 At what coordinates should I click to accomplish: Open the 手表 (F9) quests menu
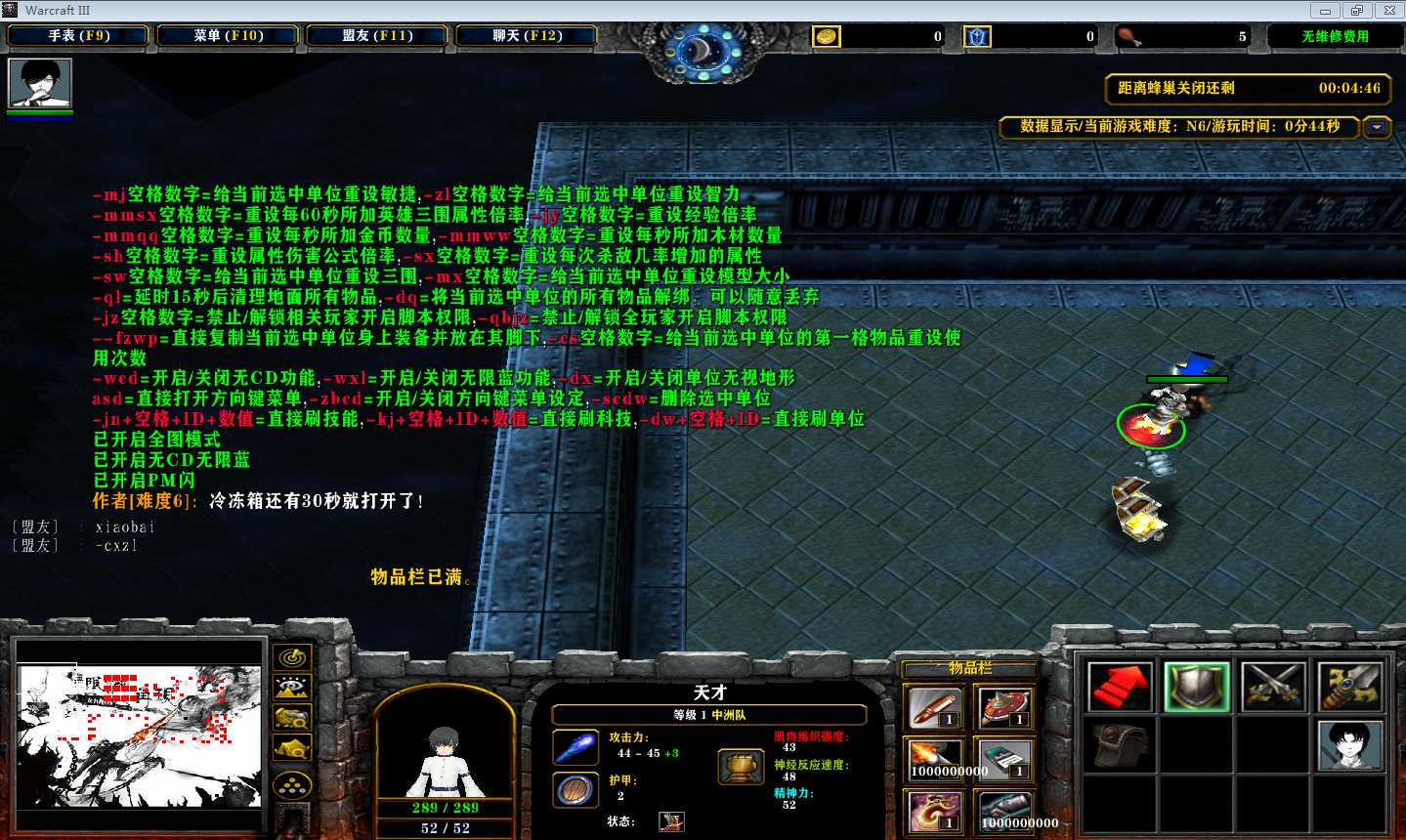78,36
